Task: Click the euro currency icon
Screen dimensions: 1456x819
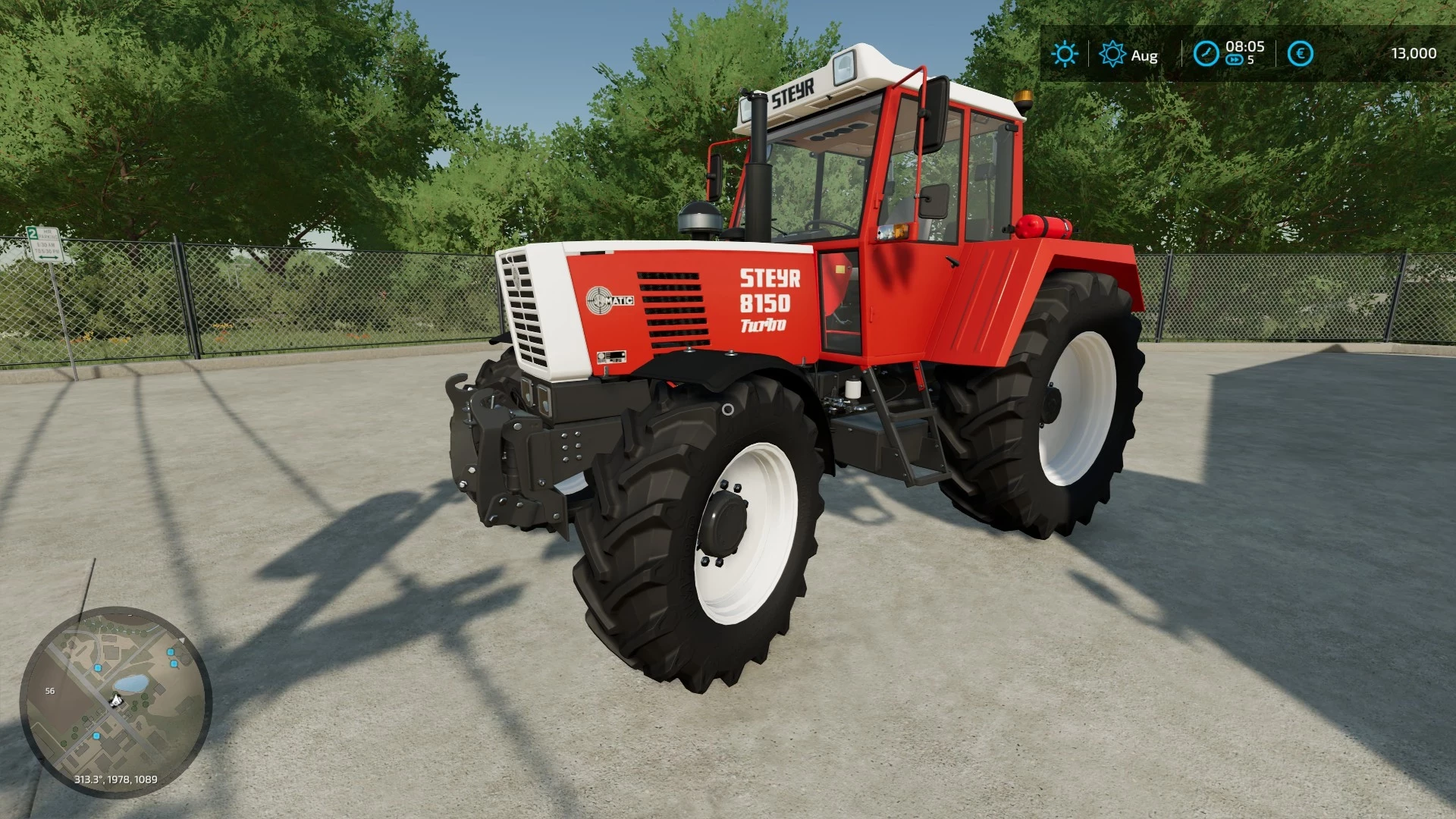Action: point(1300,54)
